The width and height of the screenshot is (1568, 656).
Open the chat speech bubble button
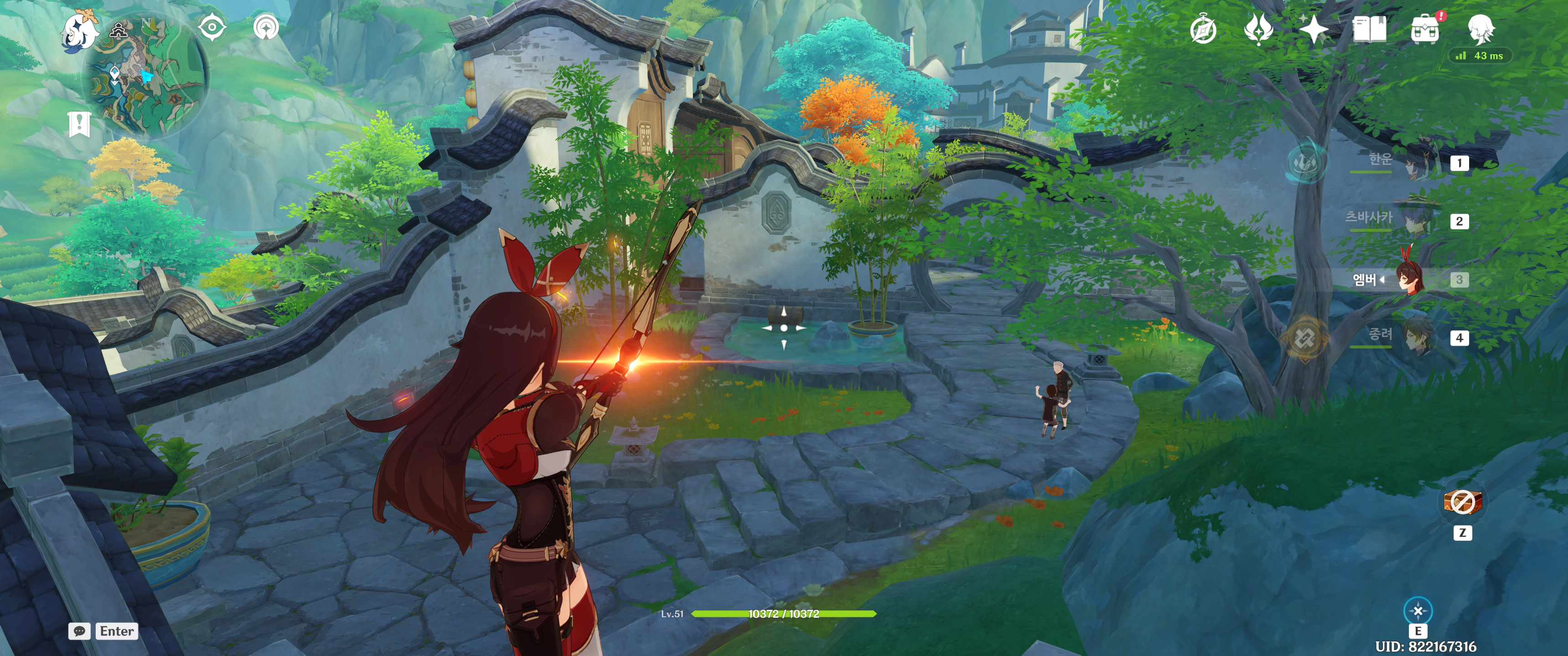[79, 631]
